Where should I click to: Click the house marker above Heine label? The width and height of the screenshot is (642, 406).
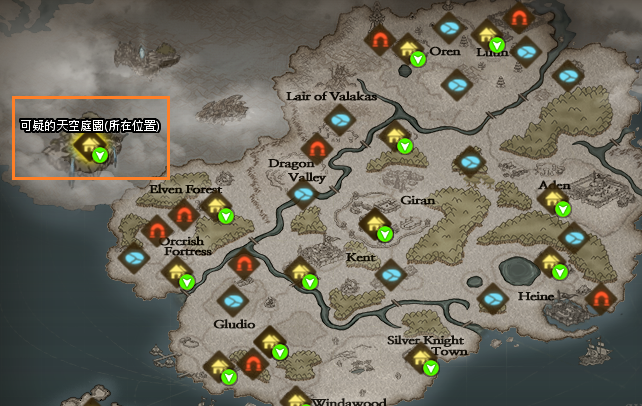549,262
